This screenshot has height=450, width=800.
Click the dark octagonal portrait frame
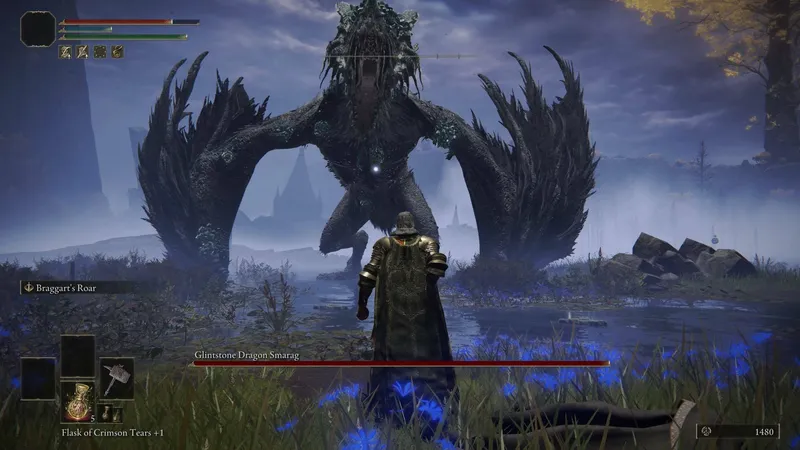pos(37,29)
